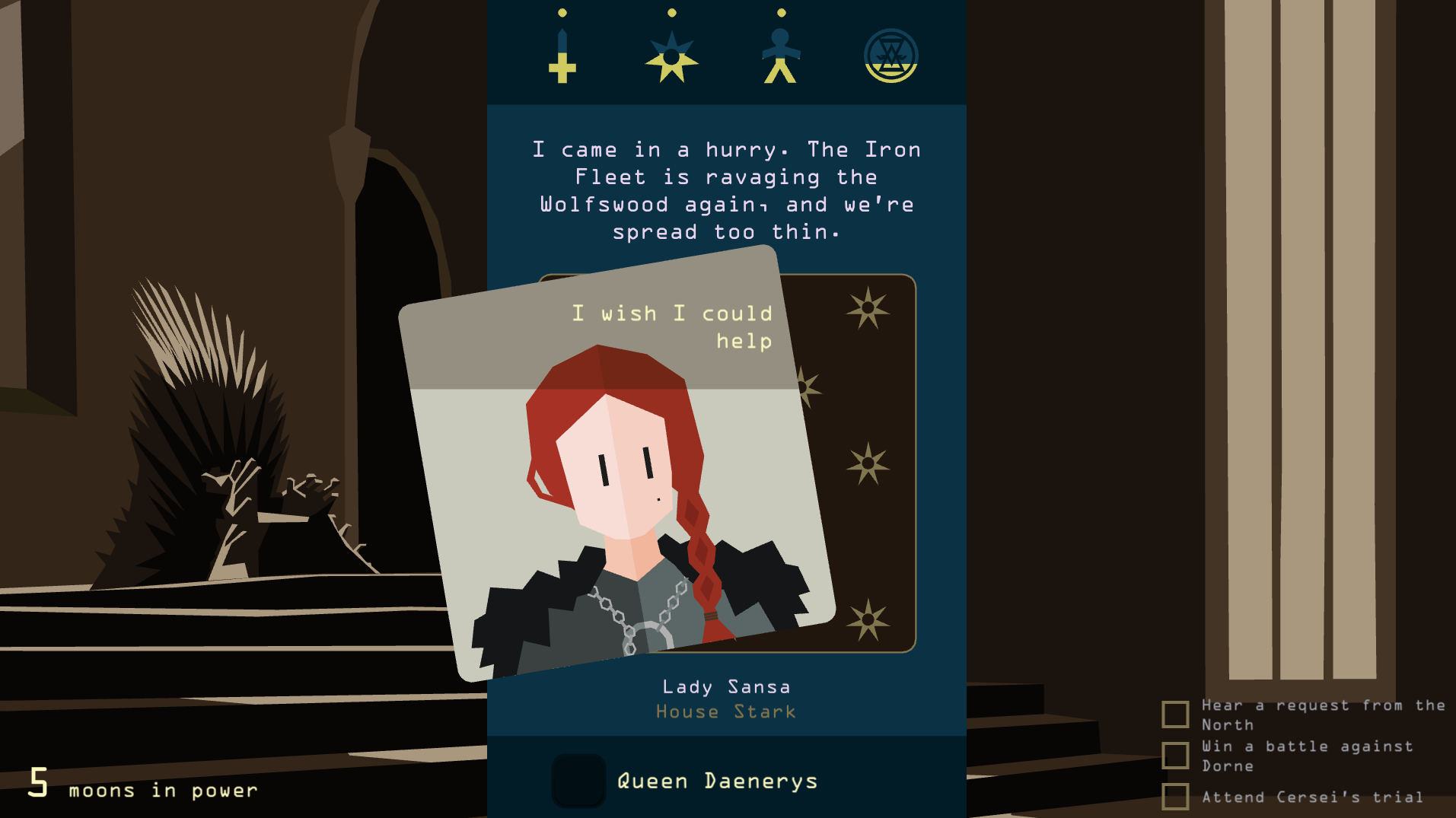
Task: Check the Win a battle against Dorne objective
Action: pyautogui.click(x=1174, y=756)
